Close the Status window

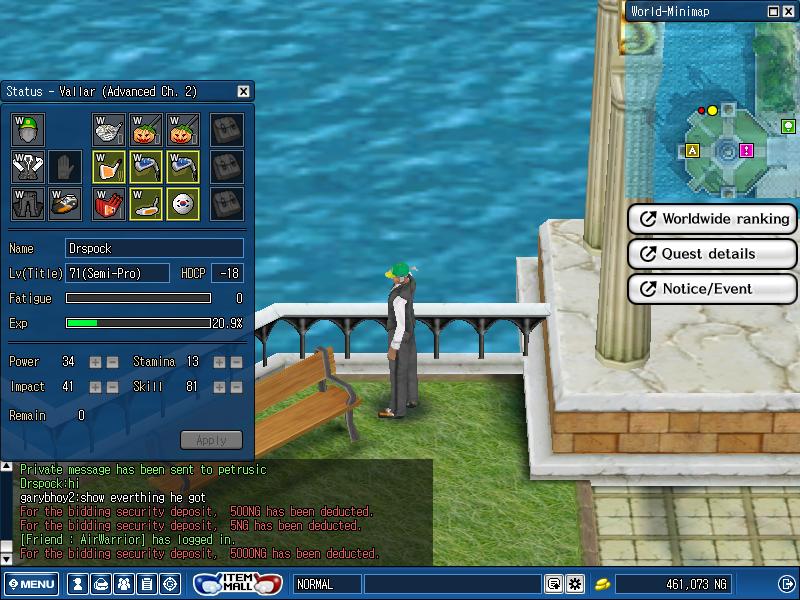[243, 92]
